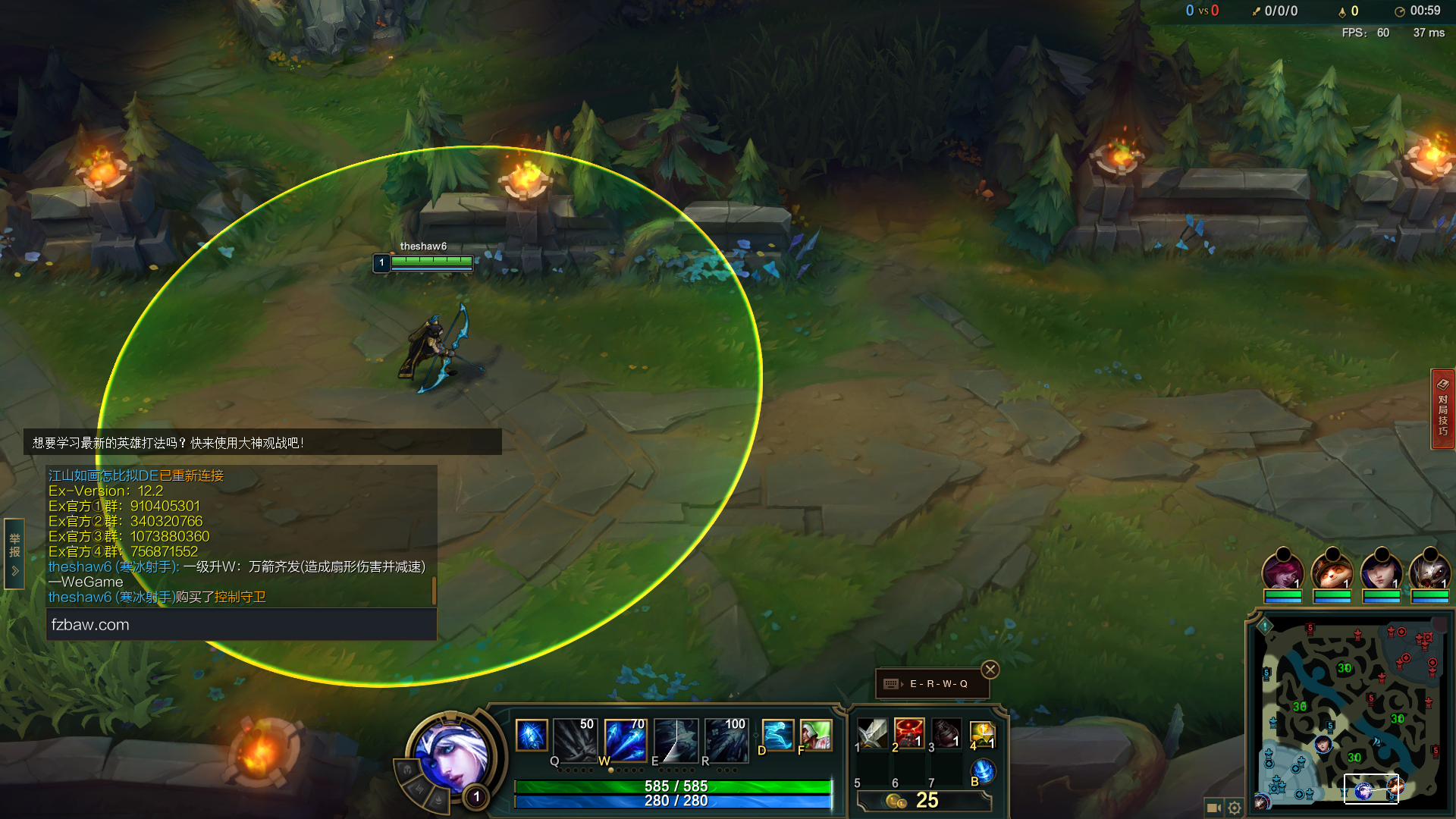Open settings with the gear by the minimap
The width and height of the screenshot is (1456, 819).
coord(1235,808)
